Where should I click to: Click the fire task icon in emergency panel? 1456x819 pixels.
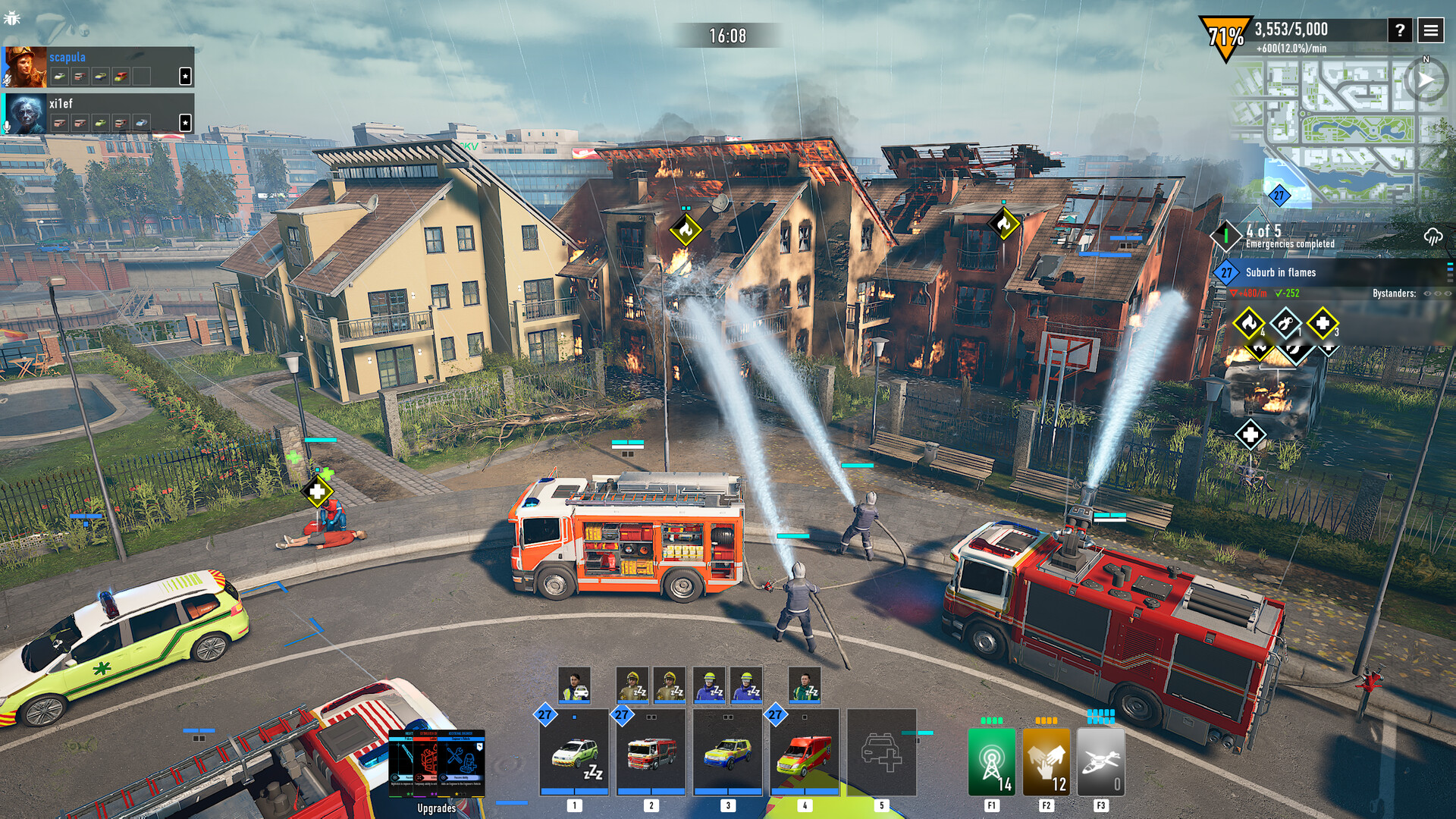pos(1248,324)
